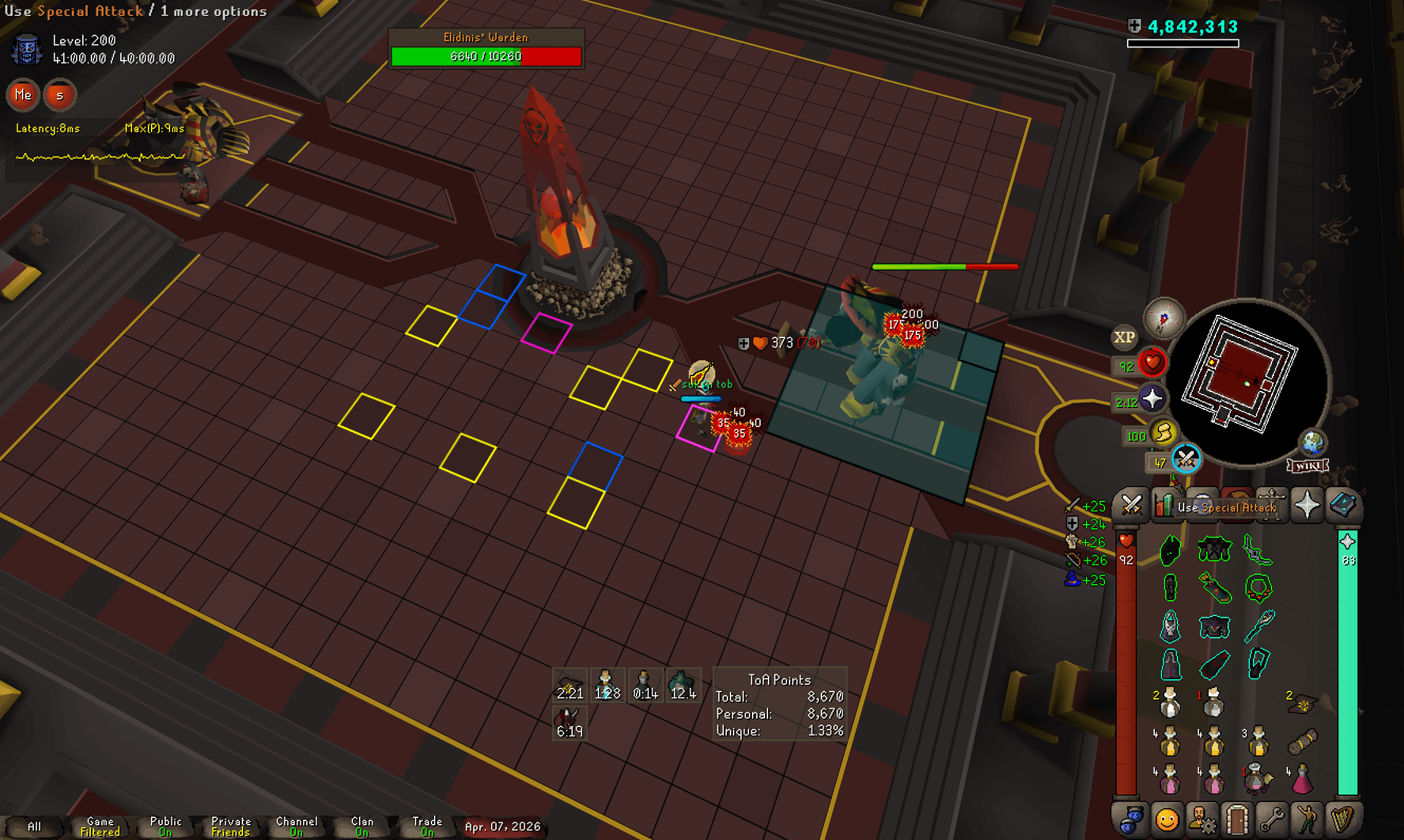Activate the special attack orb
1404x840 pixels.
point(1187,460)
